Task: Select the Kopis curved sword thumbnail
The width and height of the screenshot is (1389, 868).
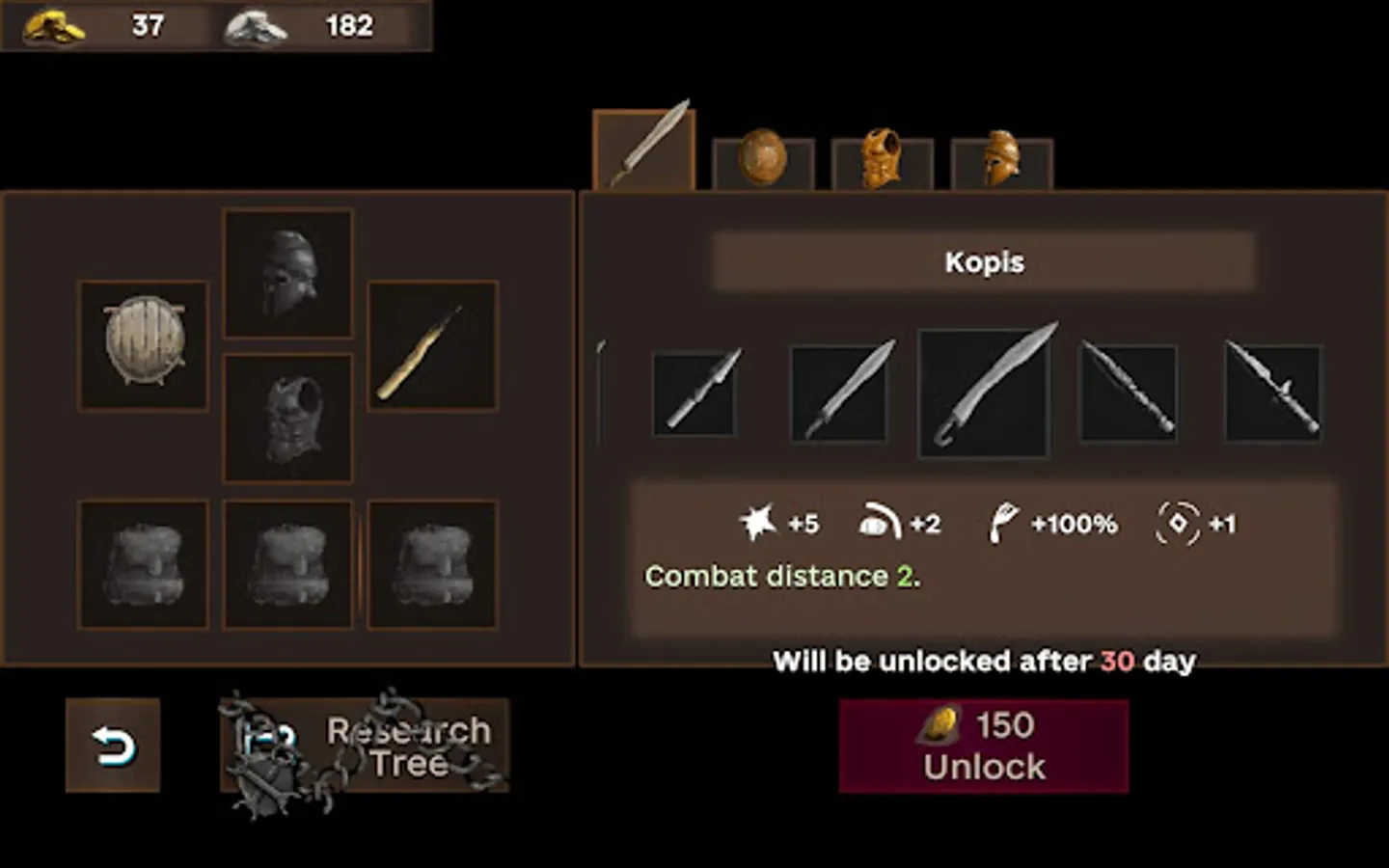Action: pos(984,389)
